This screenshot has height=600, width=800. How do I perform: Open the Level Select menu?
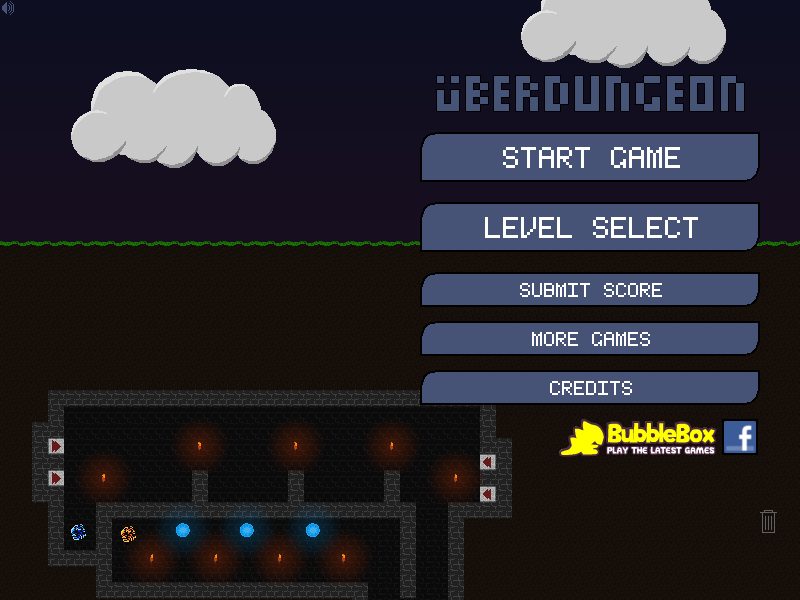tap(590, 227)
